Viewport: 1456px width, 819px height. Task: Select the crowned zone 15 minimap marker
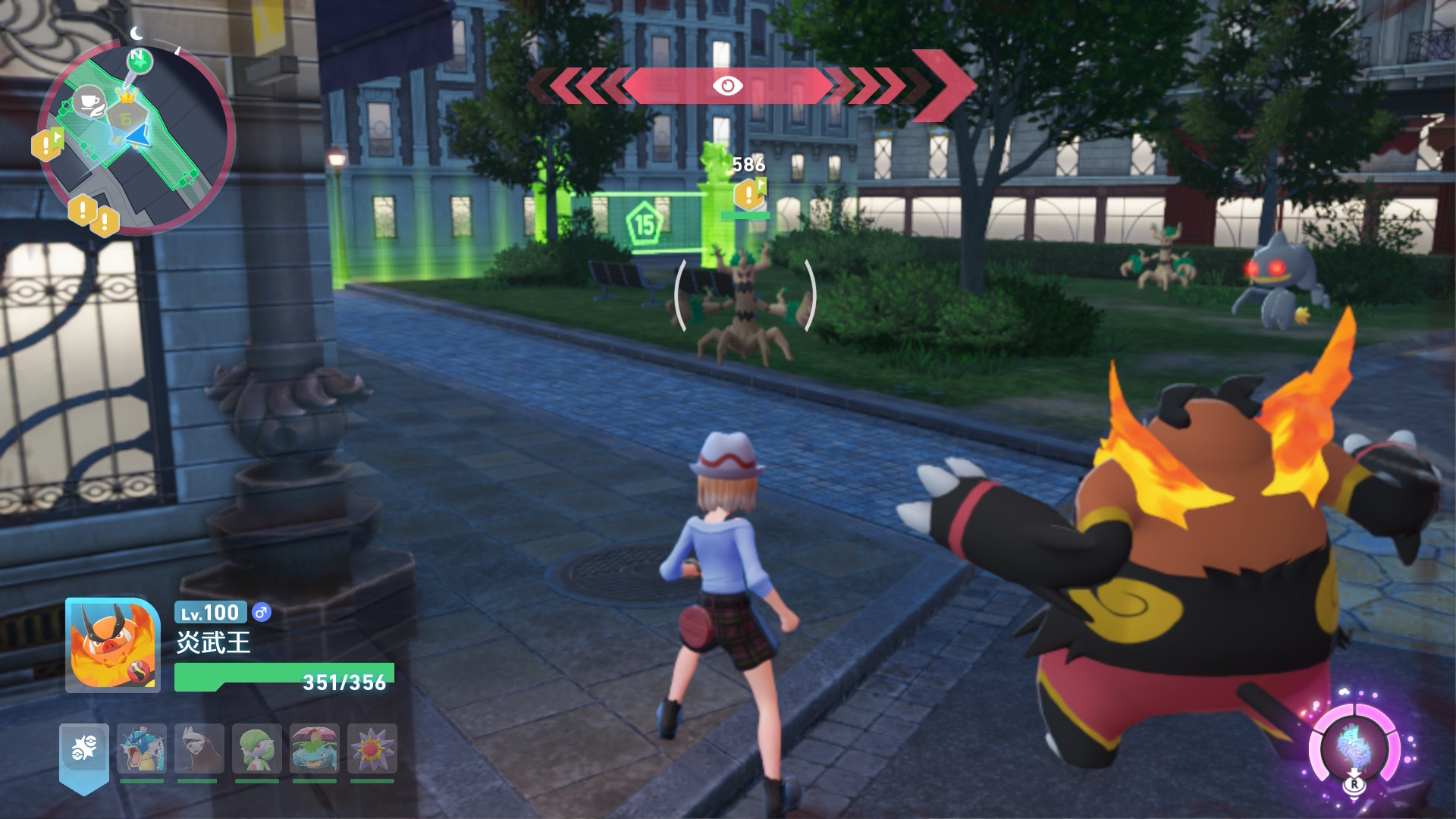[127, 114]
